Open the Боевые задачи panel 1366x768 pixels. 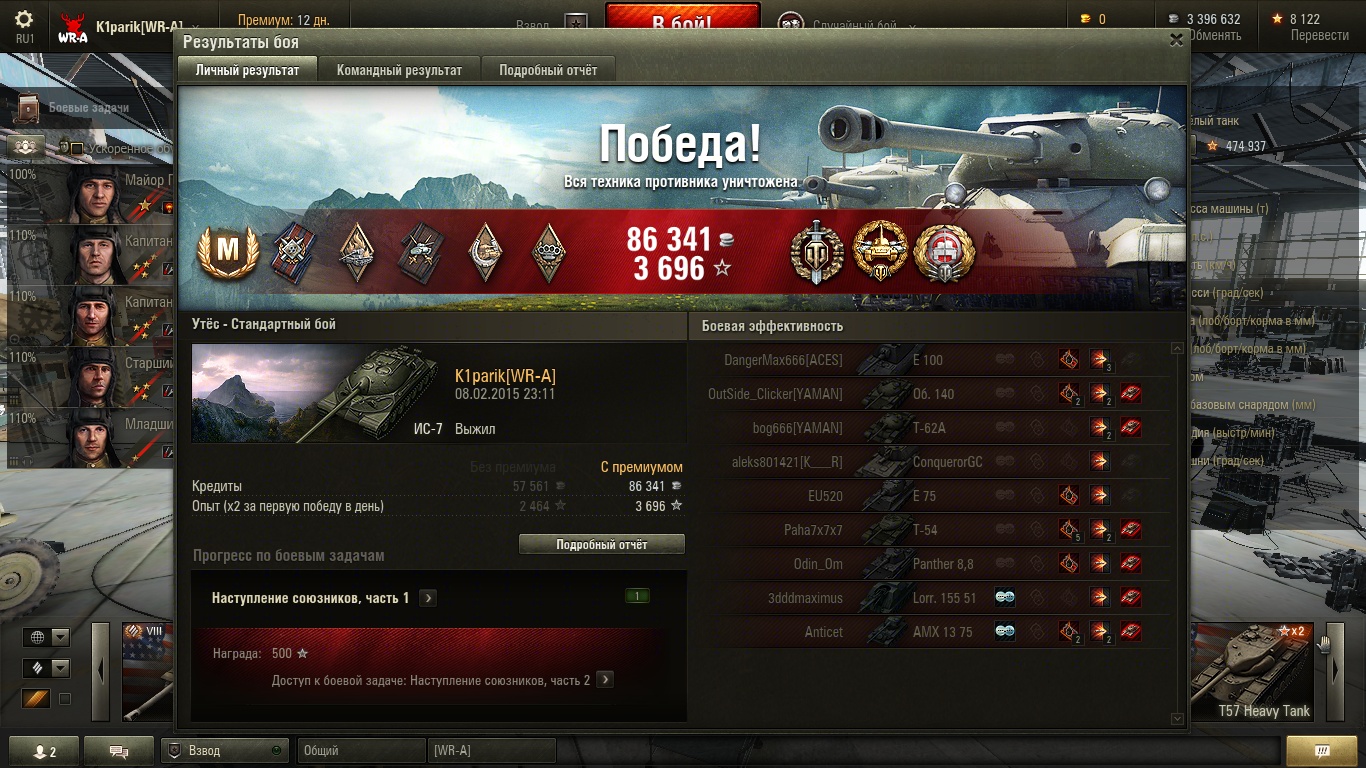tap(88, 107)
